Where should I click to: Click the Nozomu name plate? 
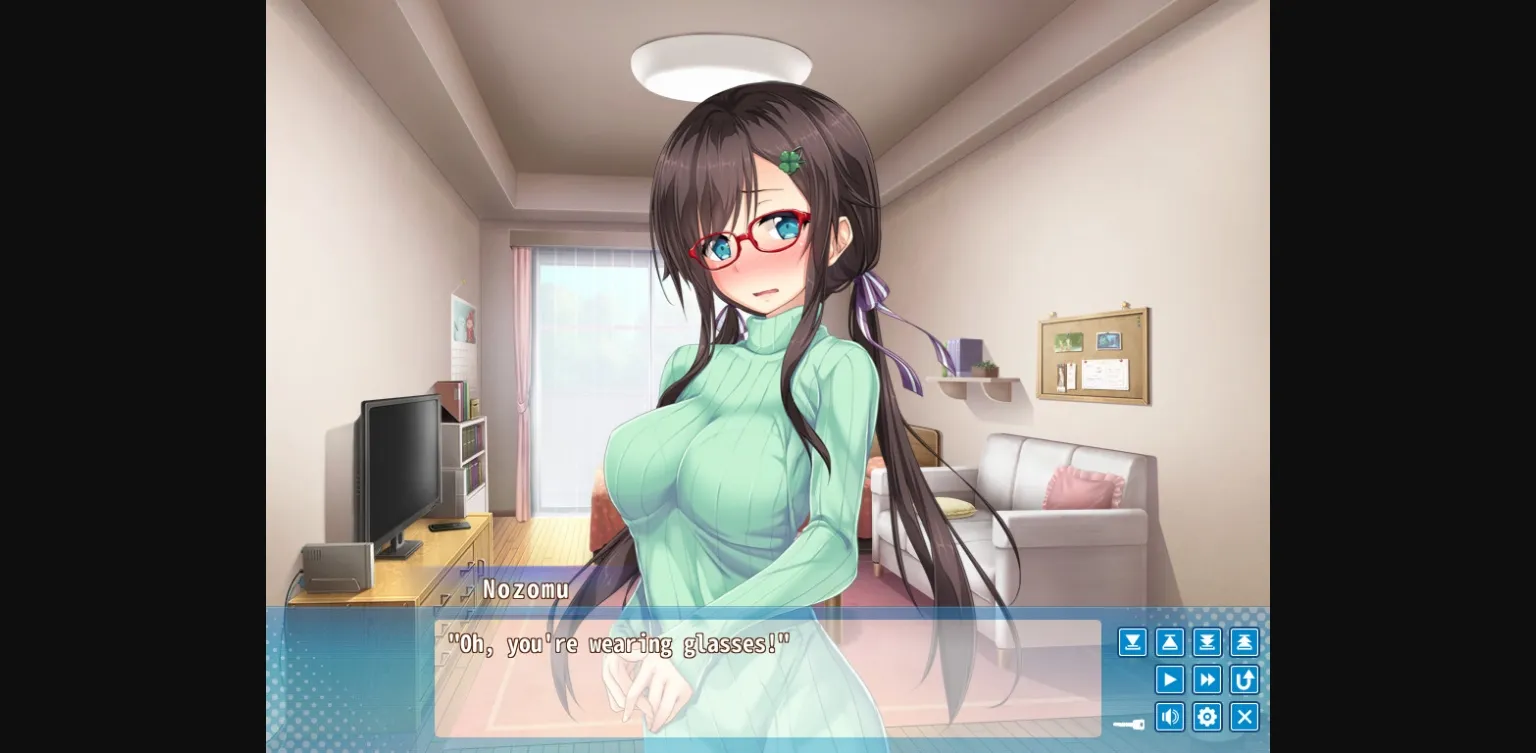[x=524, y=589]
